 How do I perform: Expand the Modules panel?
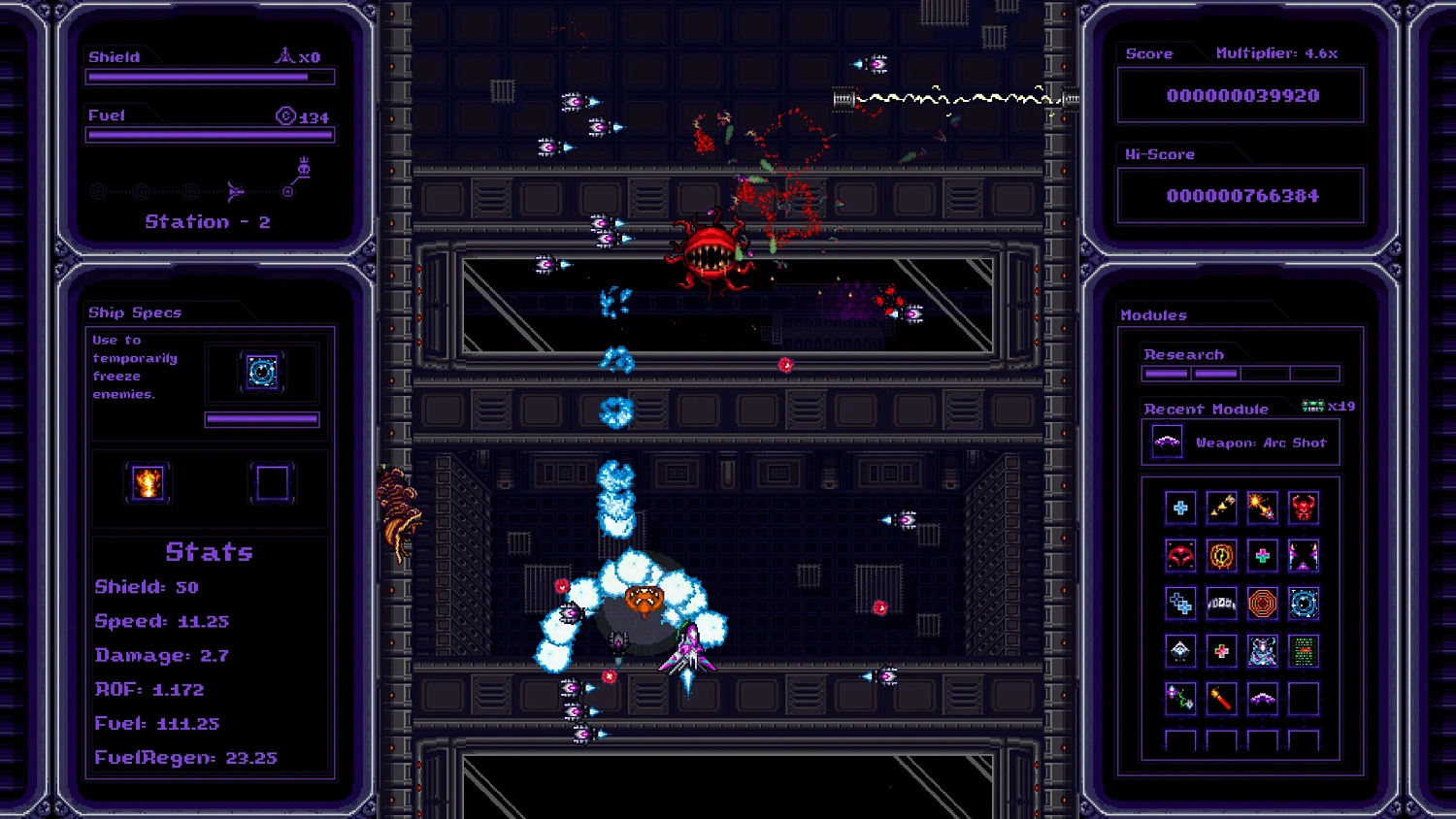tap(1154, 314)
